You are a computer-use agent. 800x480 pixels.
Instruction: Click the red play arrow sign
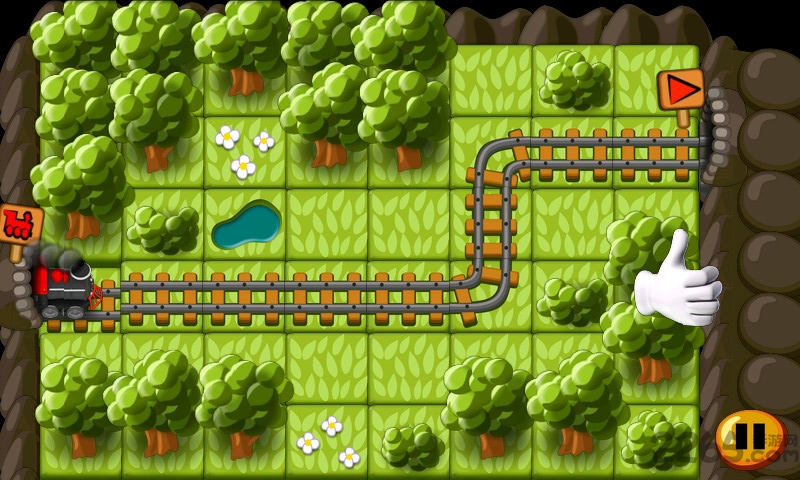coord(681,90)
